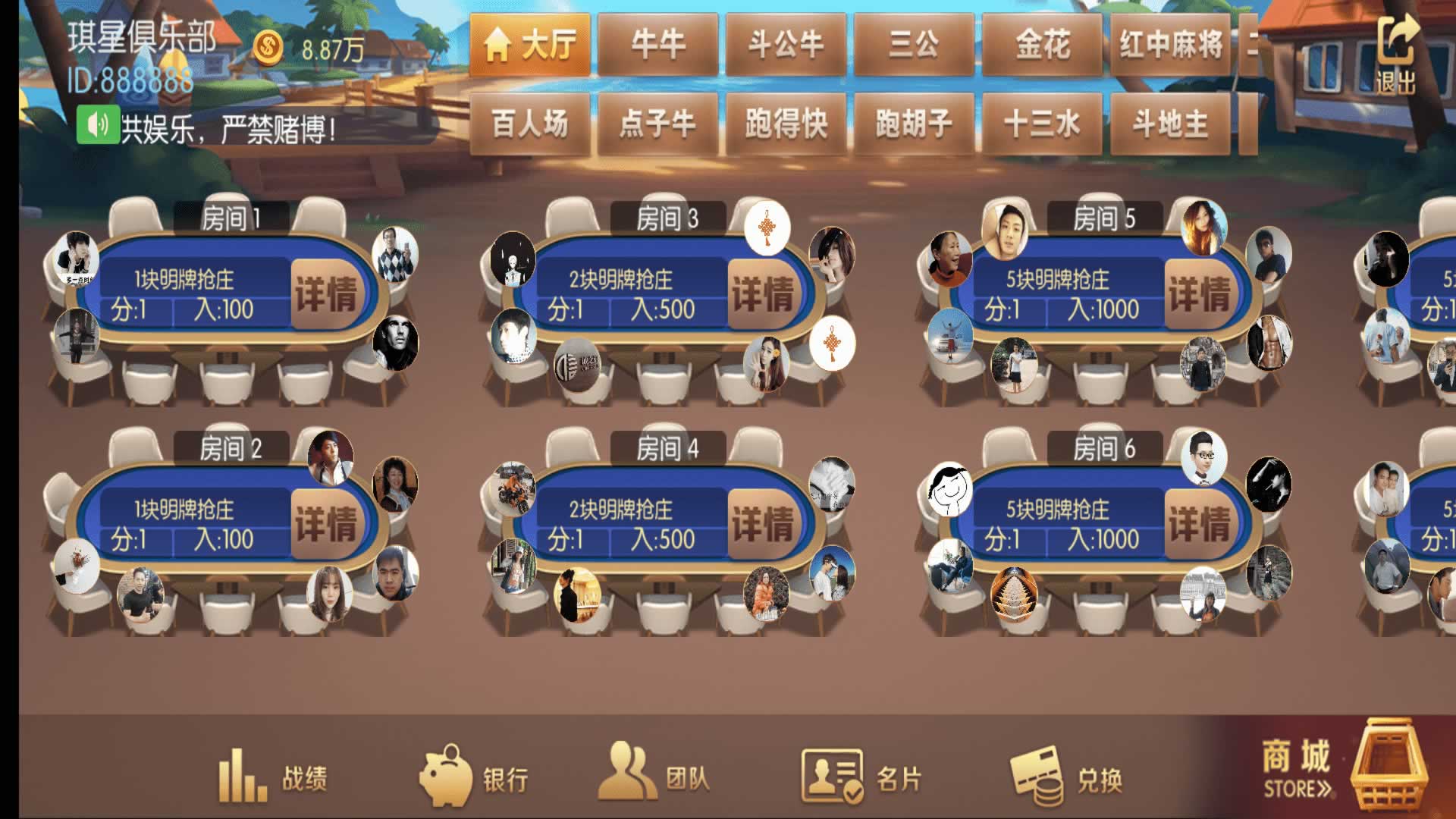Choose the 三公 game tab
The image size is (1456, 819).
(914, 45)
